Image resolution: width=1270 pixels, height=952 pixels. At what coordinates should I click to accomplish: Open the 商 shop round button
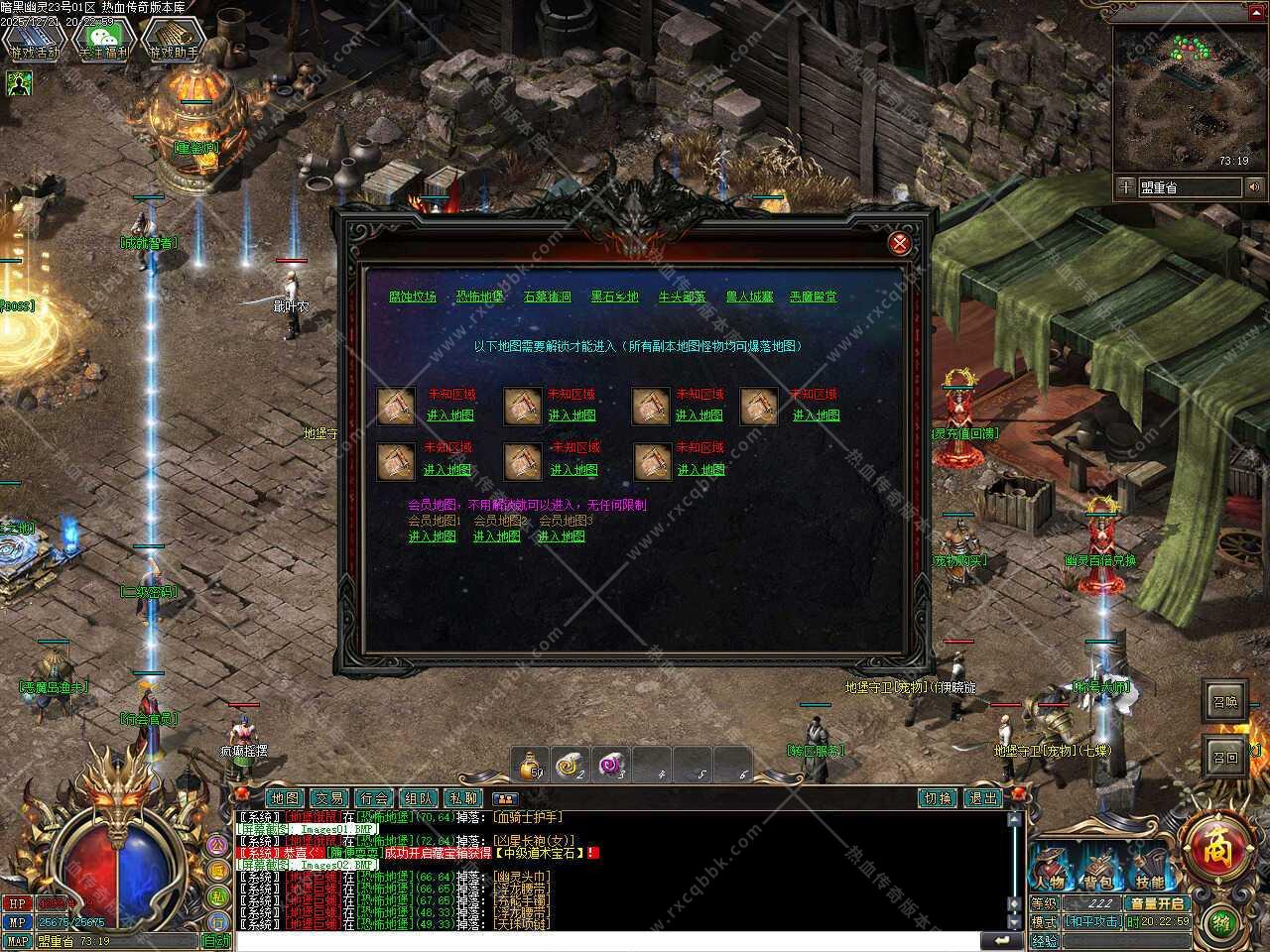tap(1215, 849)
